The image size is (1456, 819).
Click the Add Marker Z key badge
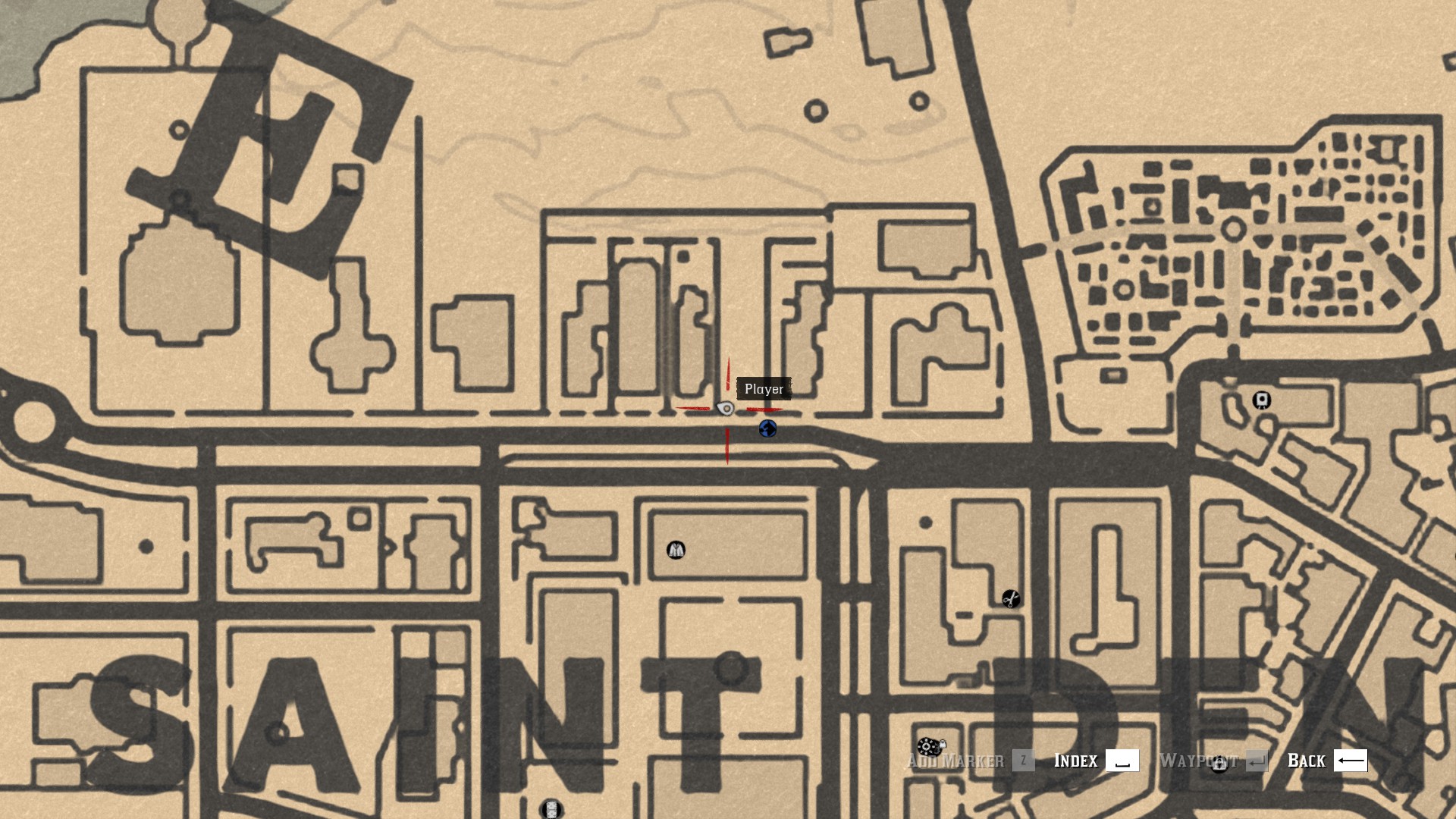coord(1025,761)
